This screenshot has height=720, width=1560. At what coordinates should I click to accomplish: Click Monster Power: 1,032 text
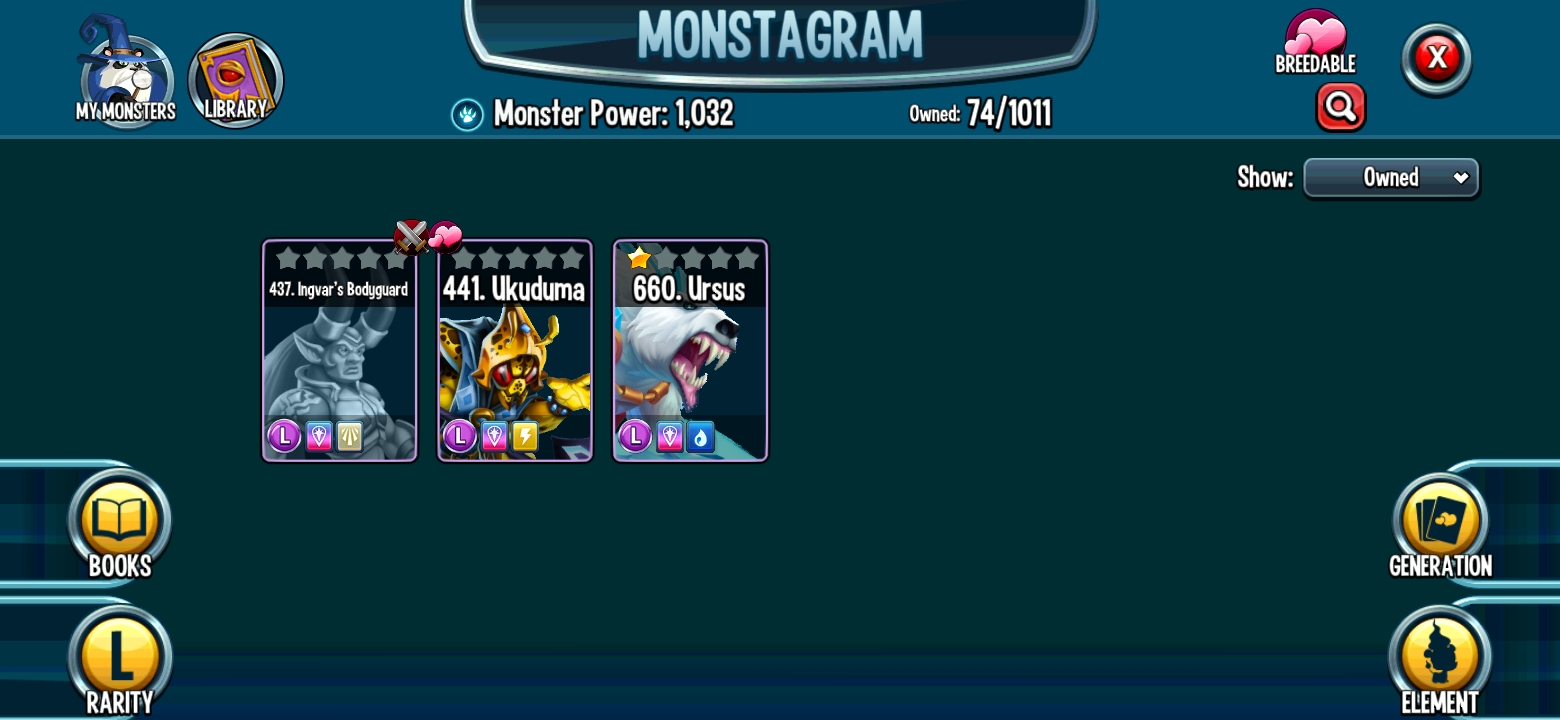pos(613,113)
